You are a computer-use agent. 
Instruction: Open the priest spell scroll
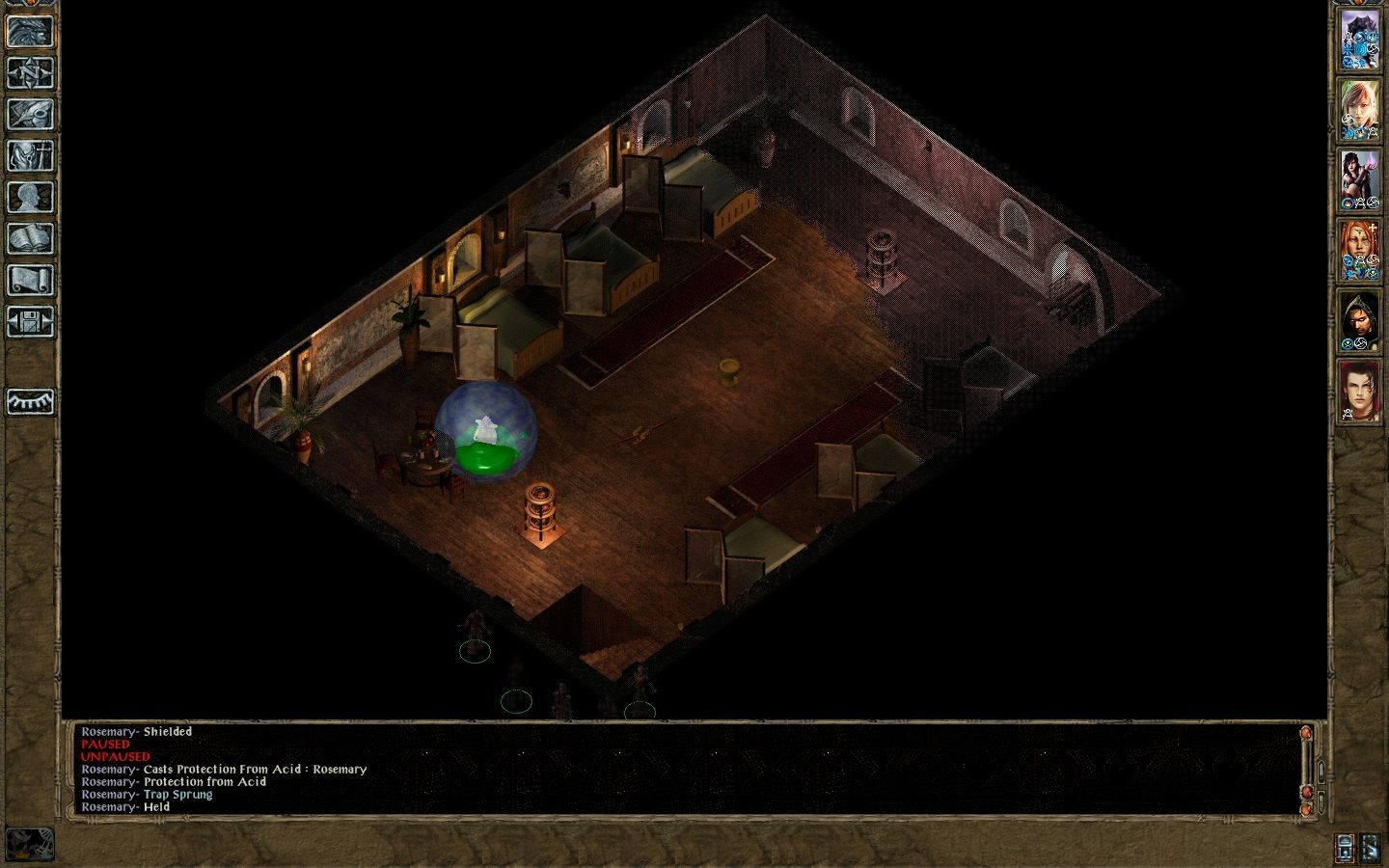pyautogui.click(x=30, y=280)
